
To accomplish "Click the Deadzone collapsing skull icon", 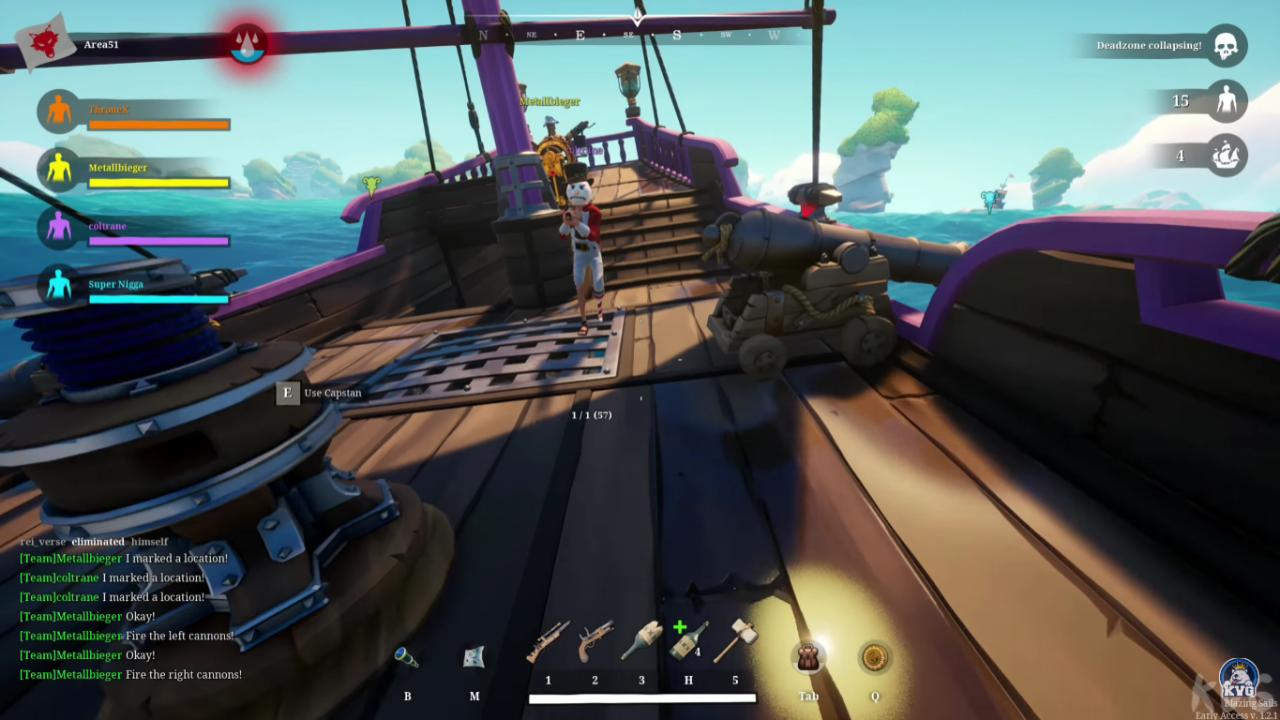I will [x=1227, y=45].
